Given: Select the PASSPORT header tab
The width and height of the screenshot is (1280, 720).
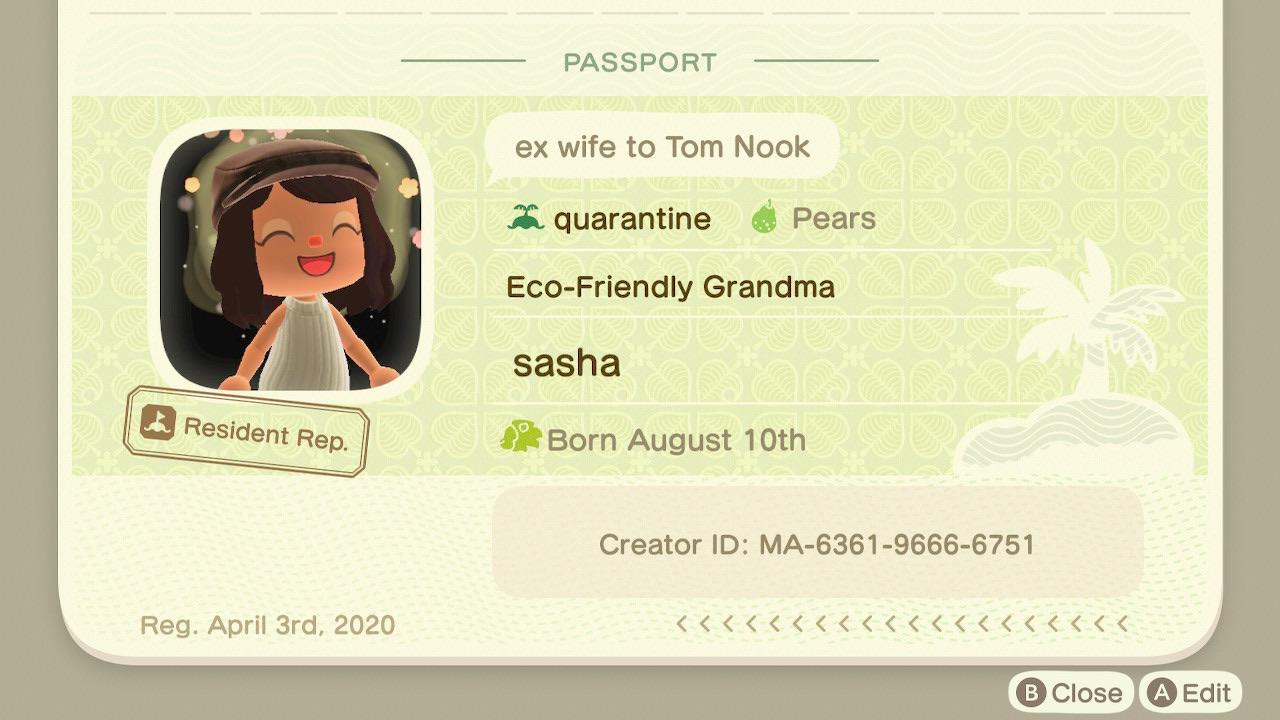Looking at the screenshot, I should point(639,61).
